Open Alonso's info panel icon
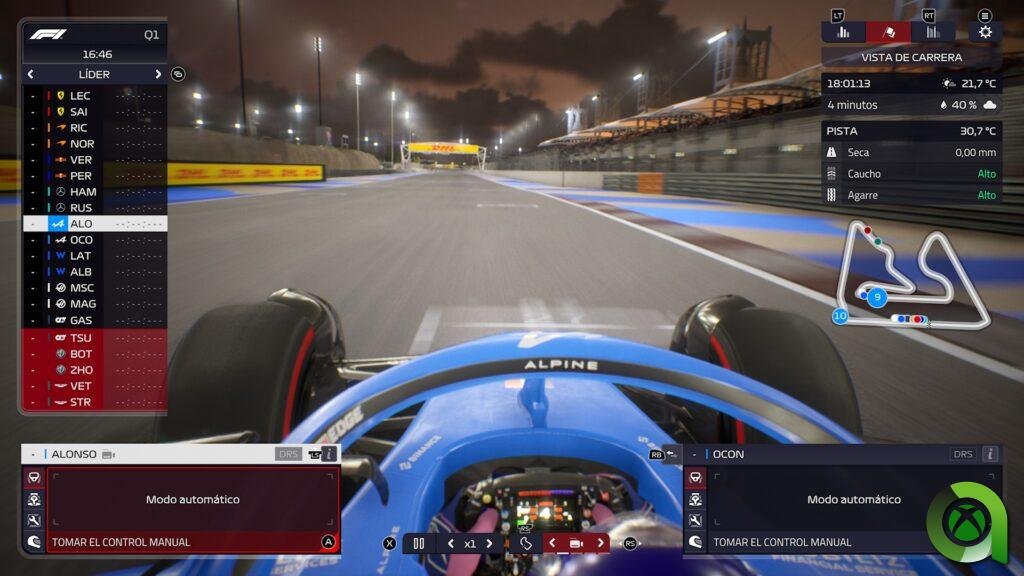 point(329,454)
